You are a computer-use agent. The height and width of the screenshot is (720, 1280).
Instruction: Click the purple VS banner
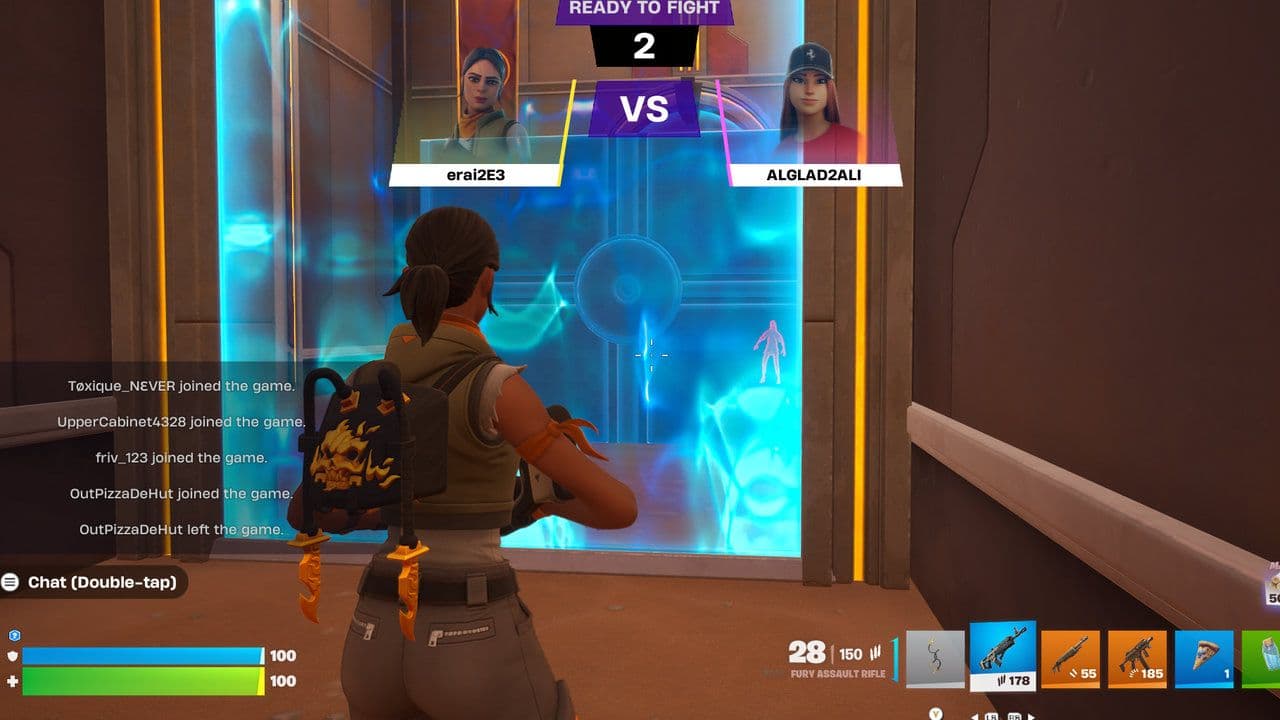click(x=644, y=108)
